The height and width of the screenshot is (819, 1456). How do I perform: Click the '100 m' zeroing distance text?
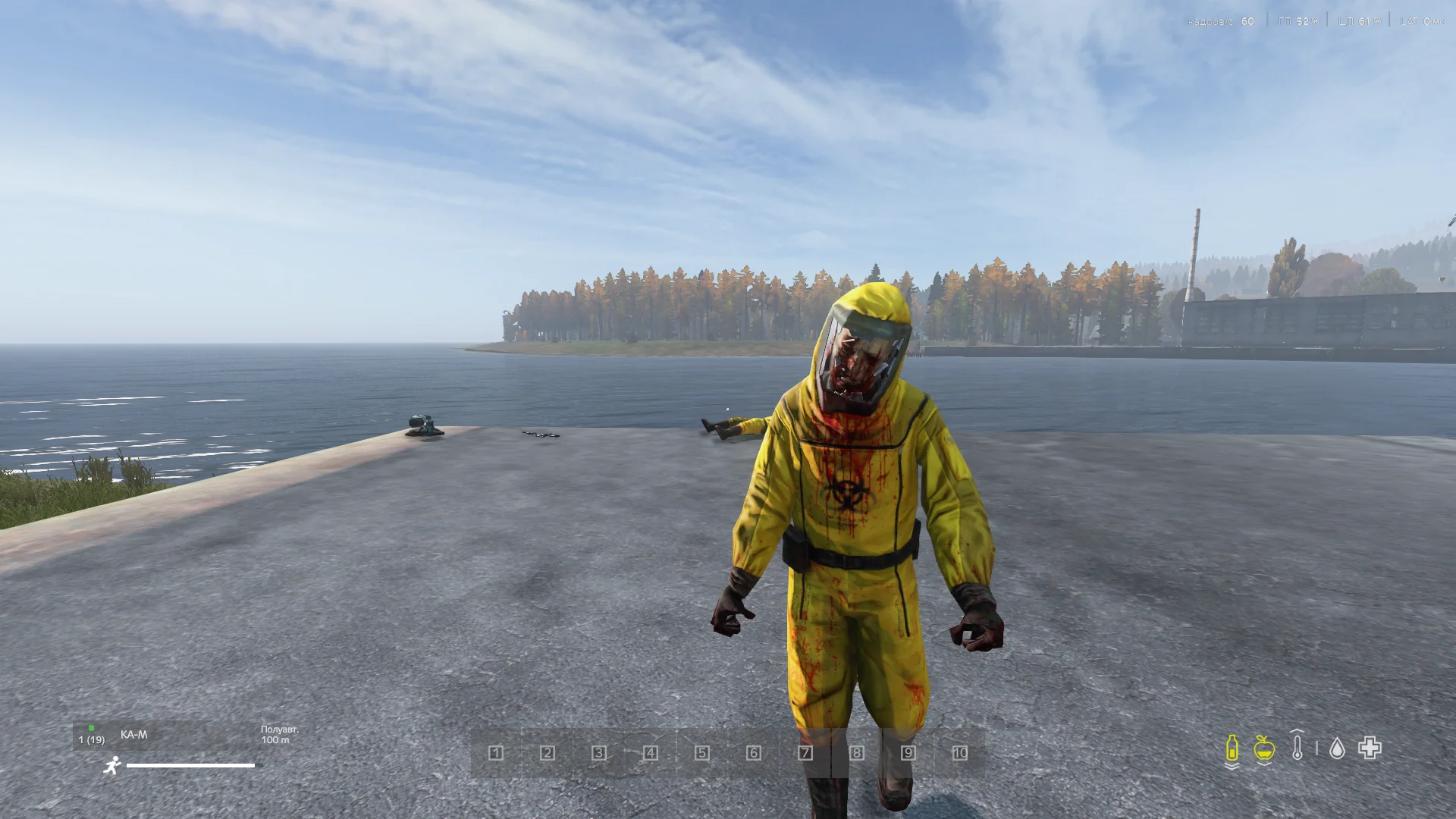(x=275, y=741)
